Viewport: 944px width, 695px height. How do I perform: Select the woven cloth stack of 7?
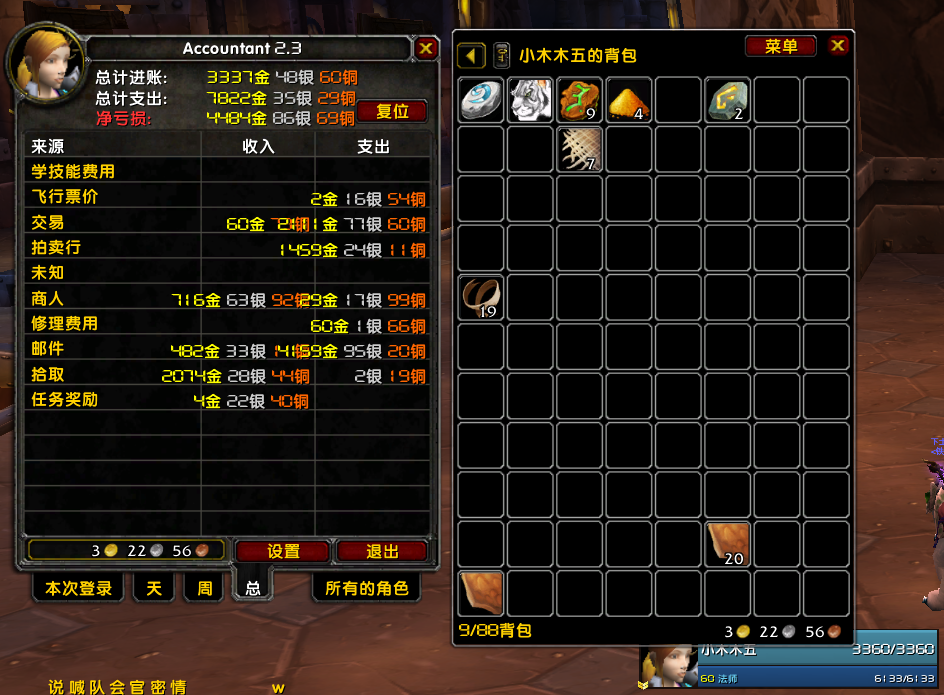(580, 149)
